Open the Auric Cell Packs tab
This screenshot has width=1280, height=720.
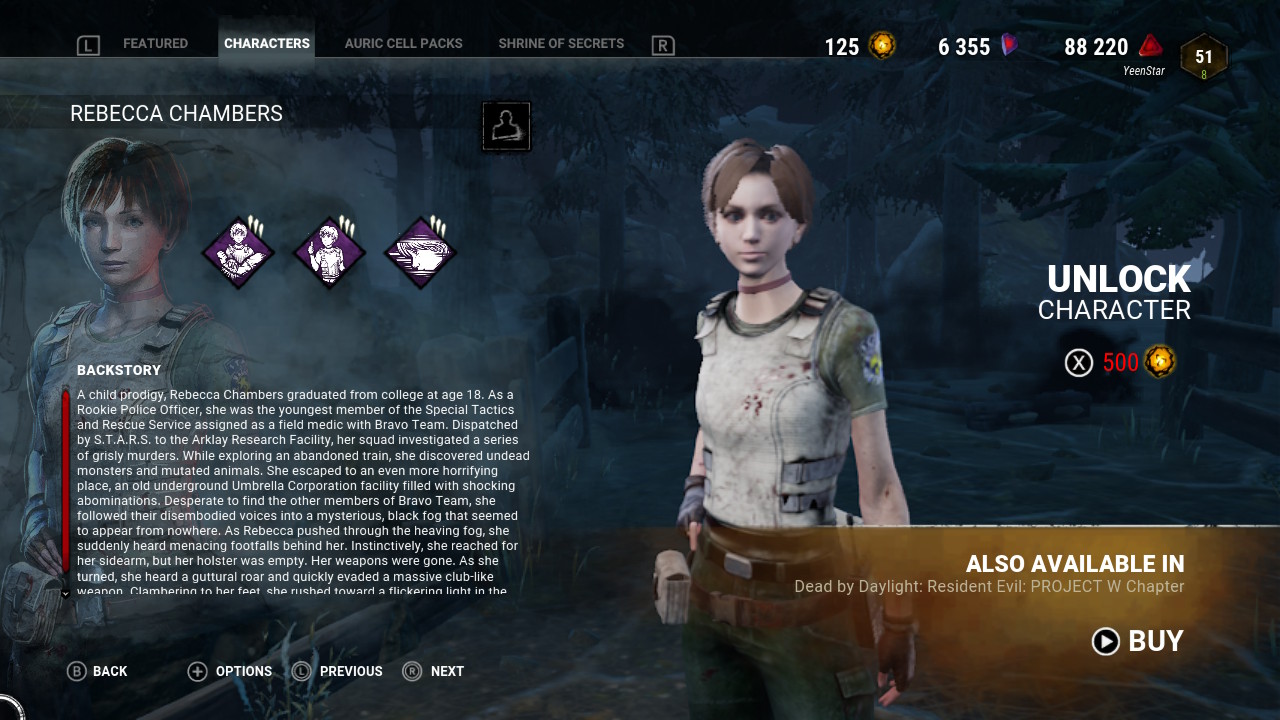(x=403, y=44)
